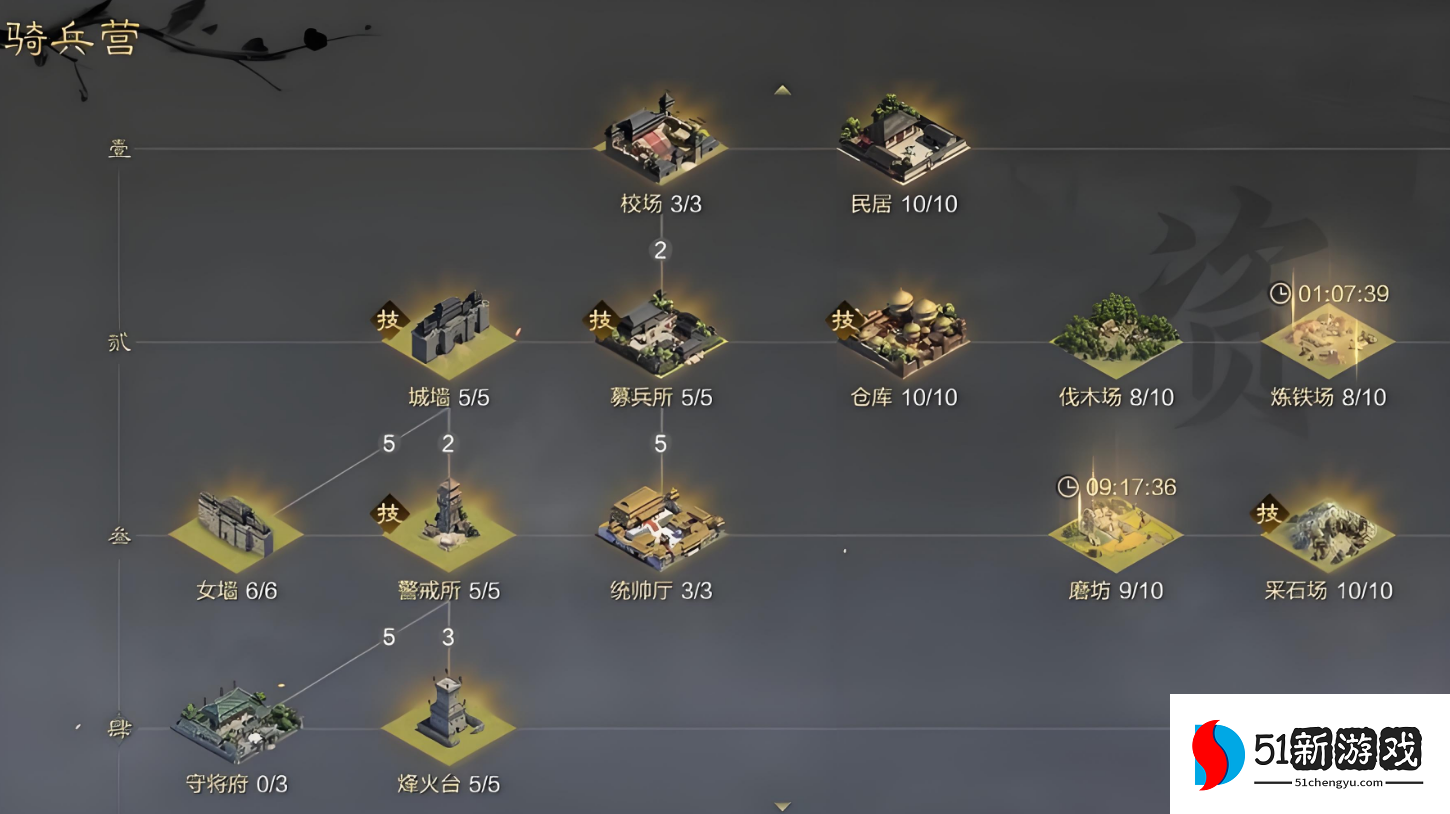This screenshot has height=814, width=1450.
Task: Select the 守将府 0/3 building
Action: [236, 720]
